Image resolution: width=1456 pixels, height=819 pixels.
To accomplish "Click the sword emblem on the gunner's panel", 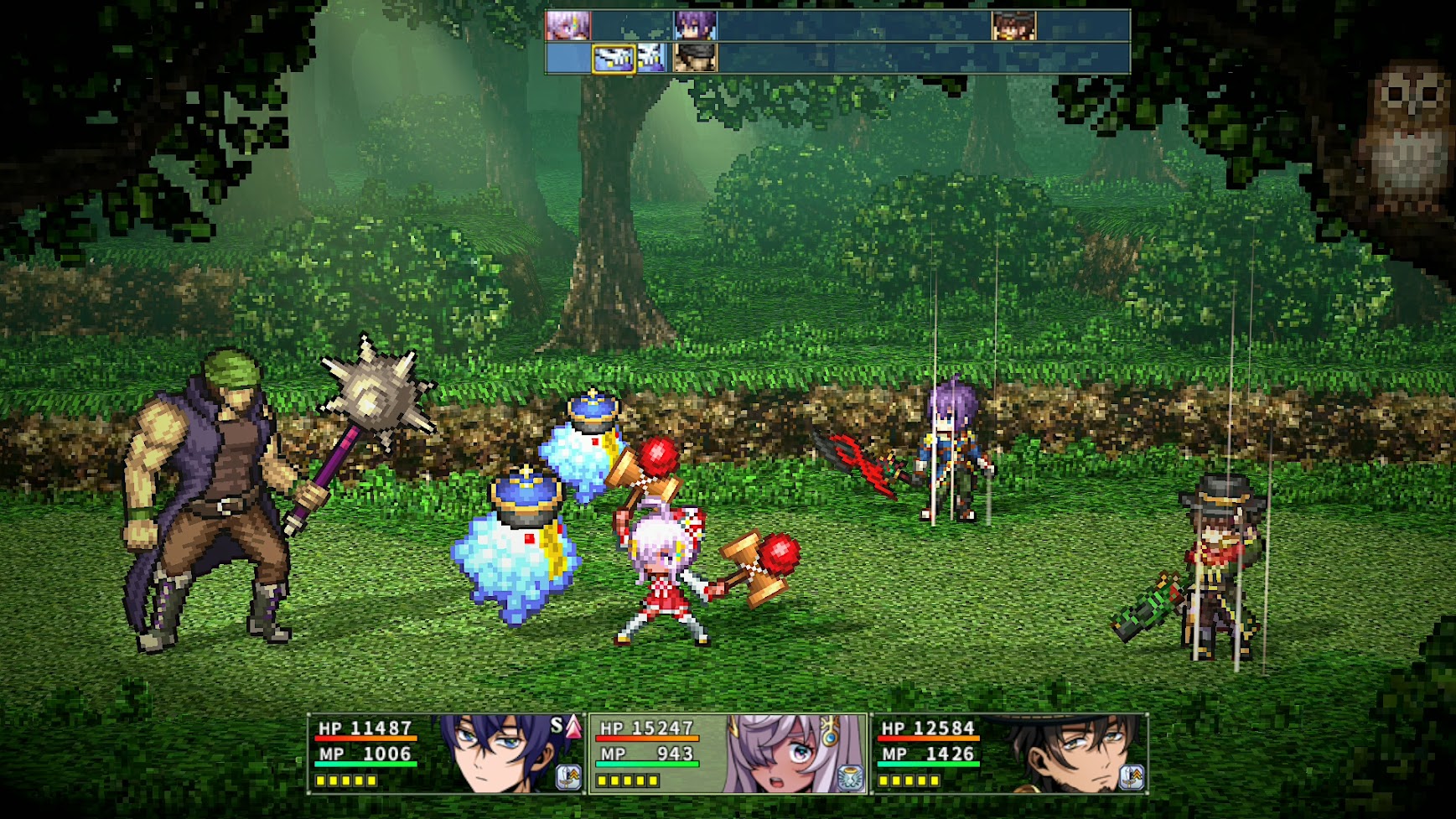I will pyautogui.click(x=1132, y=778).
